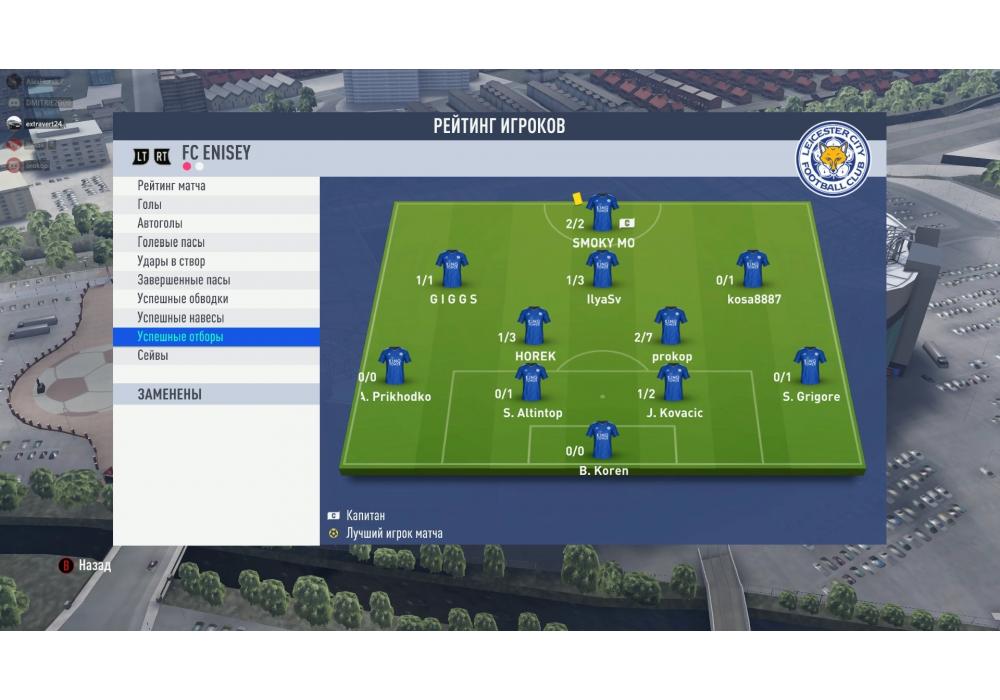Click the highlighted Успешные отборы row

click(x=216, y=337)
